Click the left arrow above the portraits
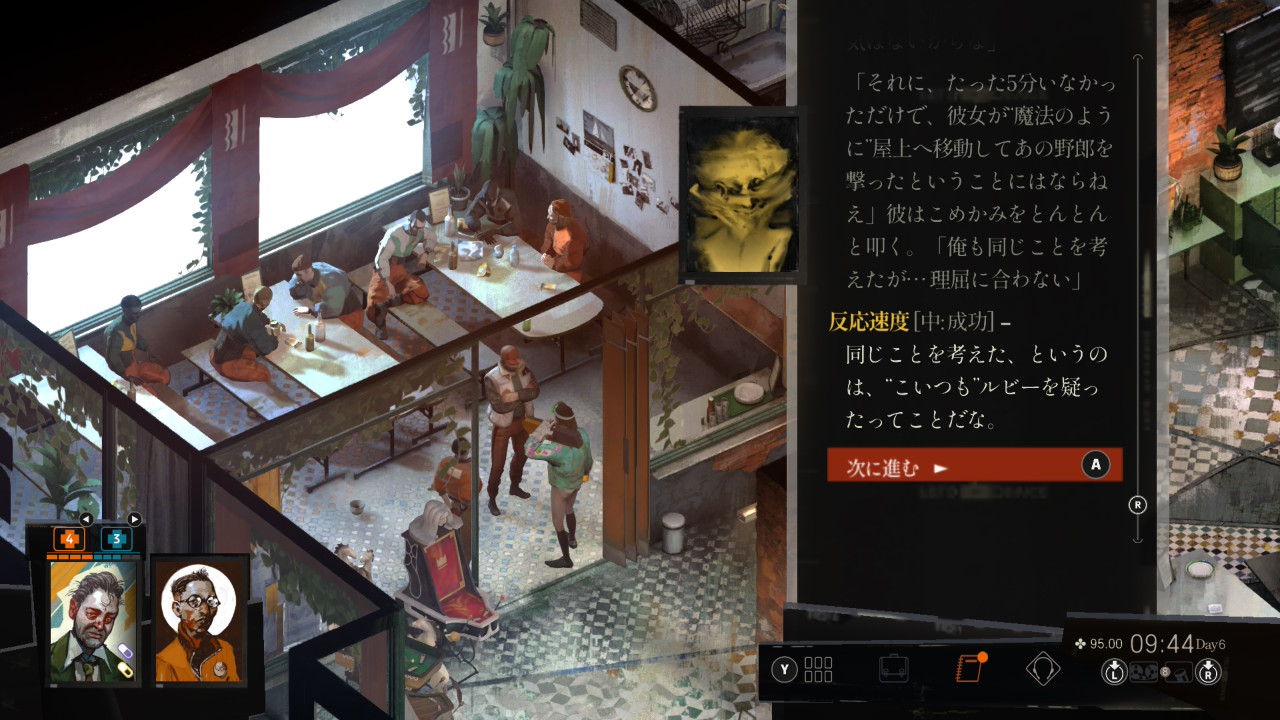The height and width of the screenshot is (720, 1280). [86, 519]
